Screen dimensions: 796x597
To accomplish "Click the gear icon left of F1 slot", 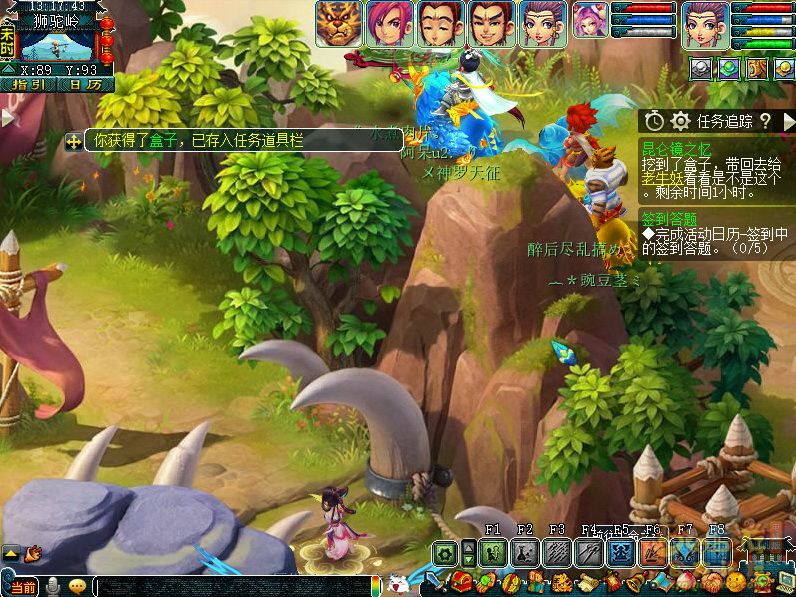I will pos(445,553).
